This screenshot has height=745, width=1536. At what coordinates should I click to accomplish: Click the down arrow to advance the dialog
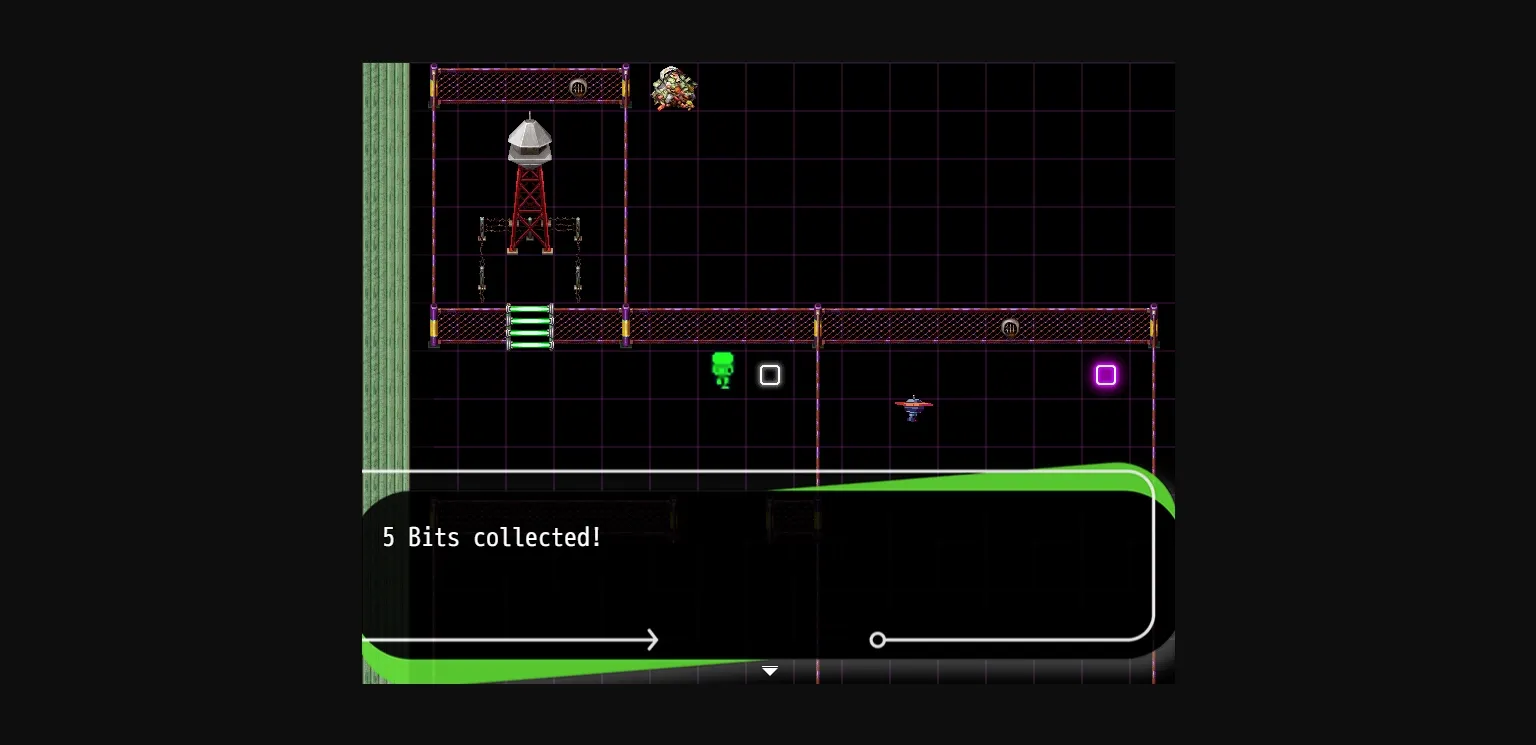tap(769, 670)
